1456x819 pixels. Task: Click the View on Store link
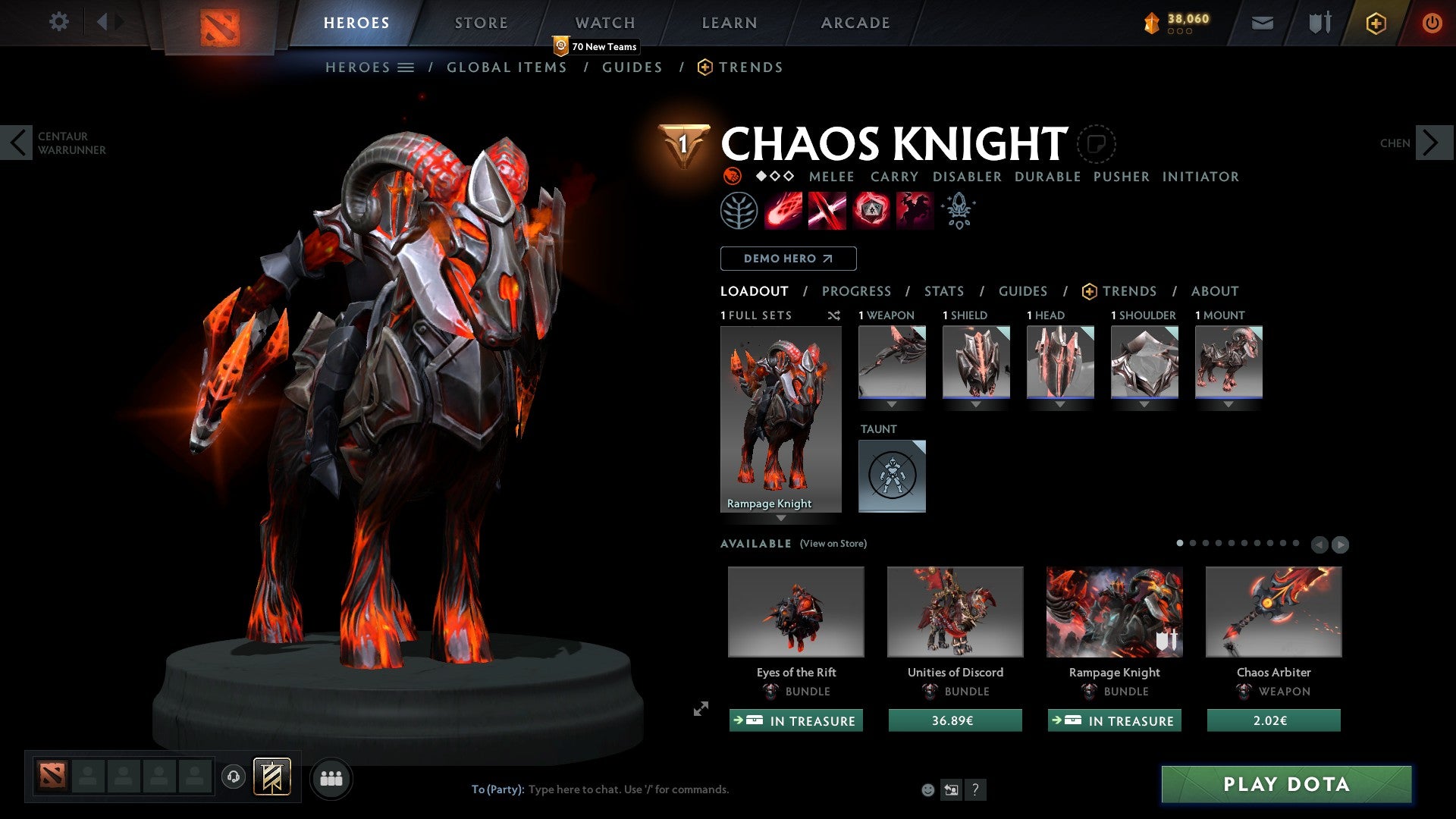coord(835,544)
